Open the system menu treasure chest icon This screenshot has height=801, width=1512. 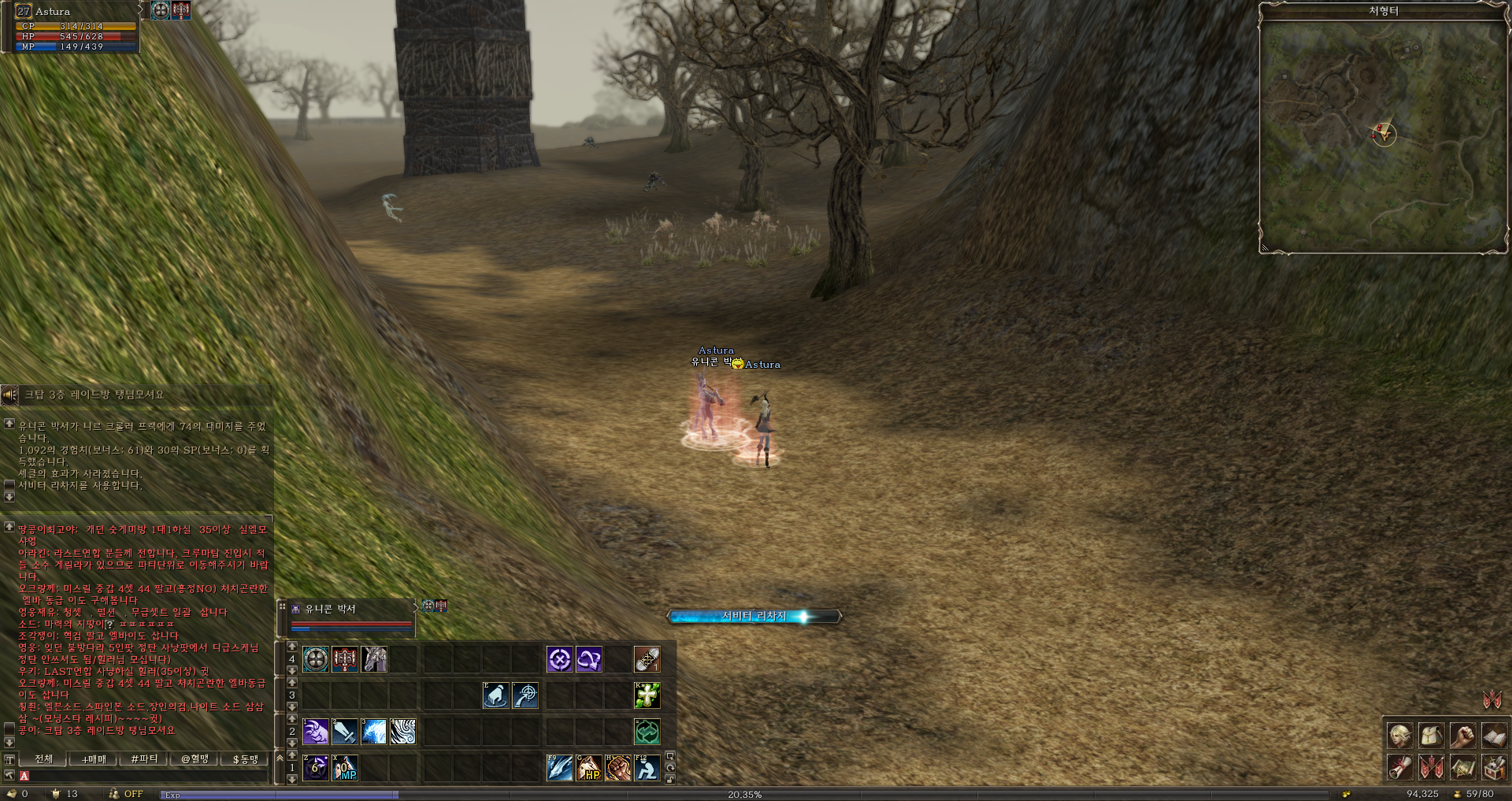pos(1494,766)
